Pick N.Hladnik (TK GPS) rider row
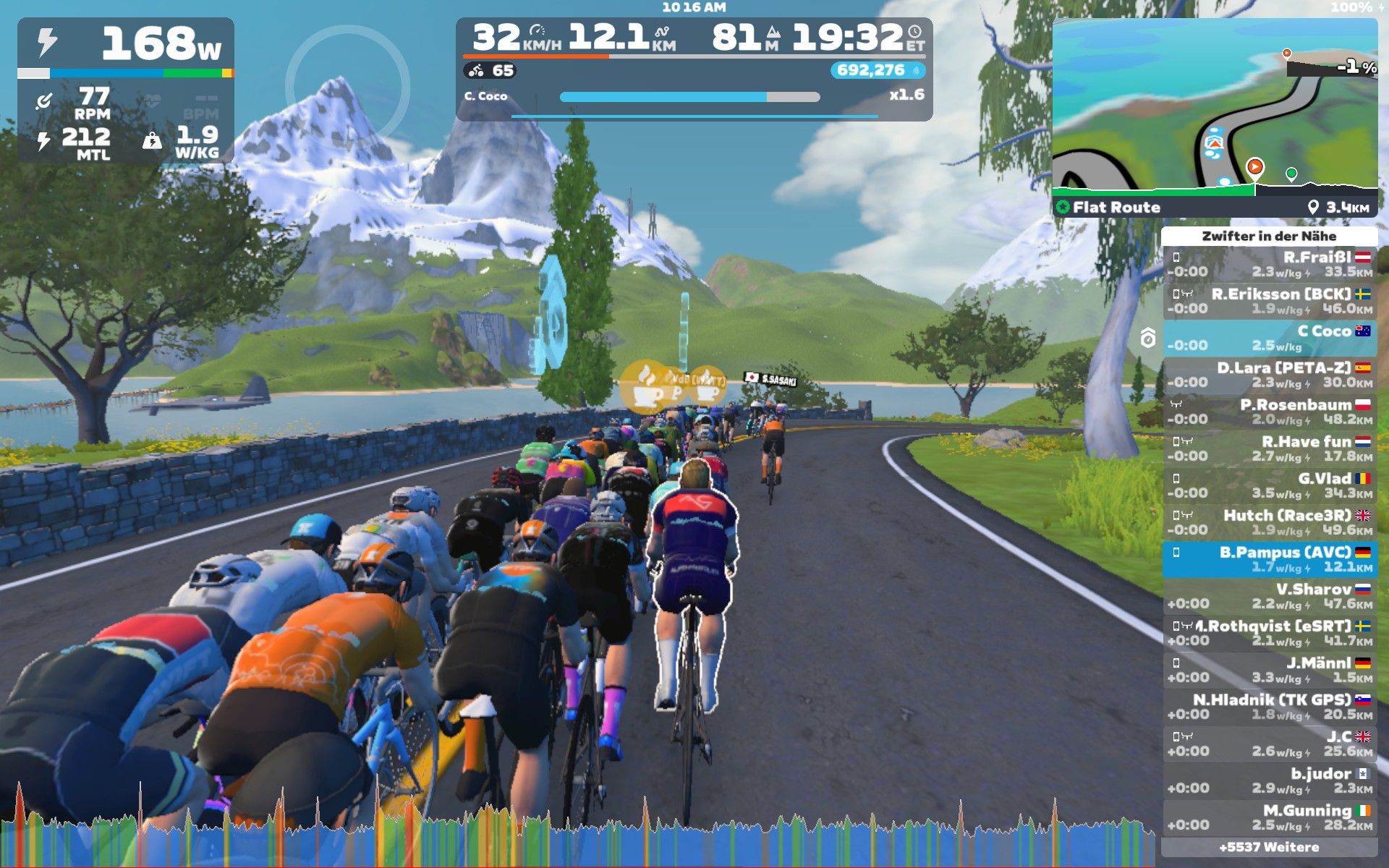This screenshot has width=1389, height=868. coord(1270,707)
